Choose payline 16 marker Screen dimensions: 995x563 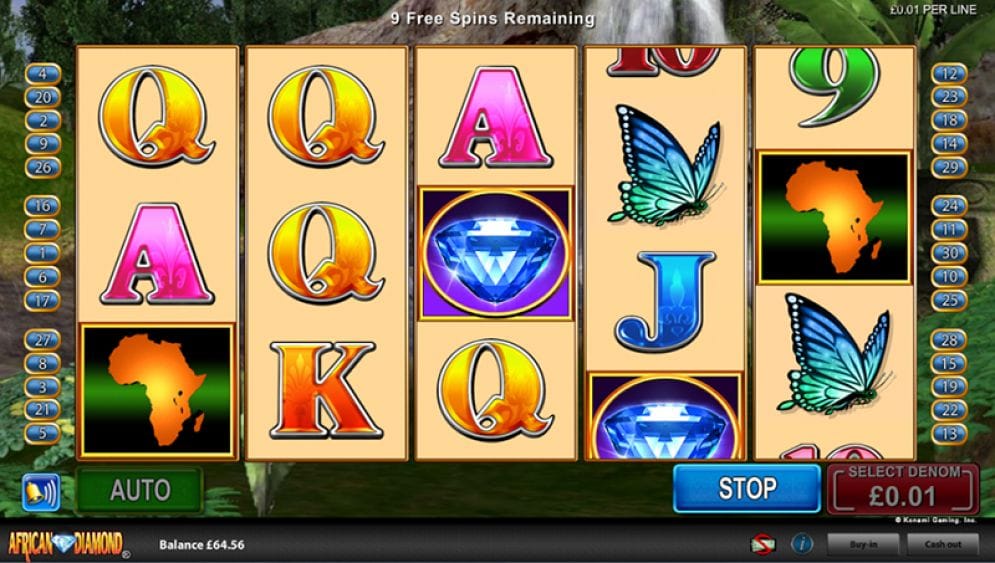[x=43, y=206]
